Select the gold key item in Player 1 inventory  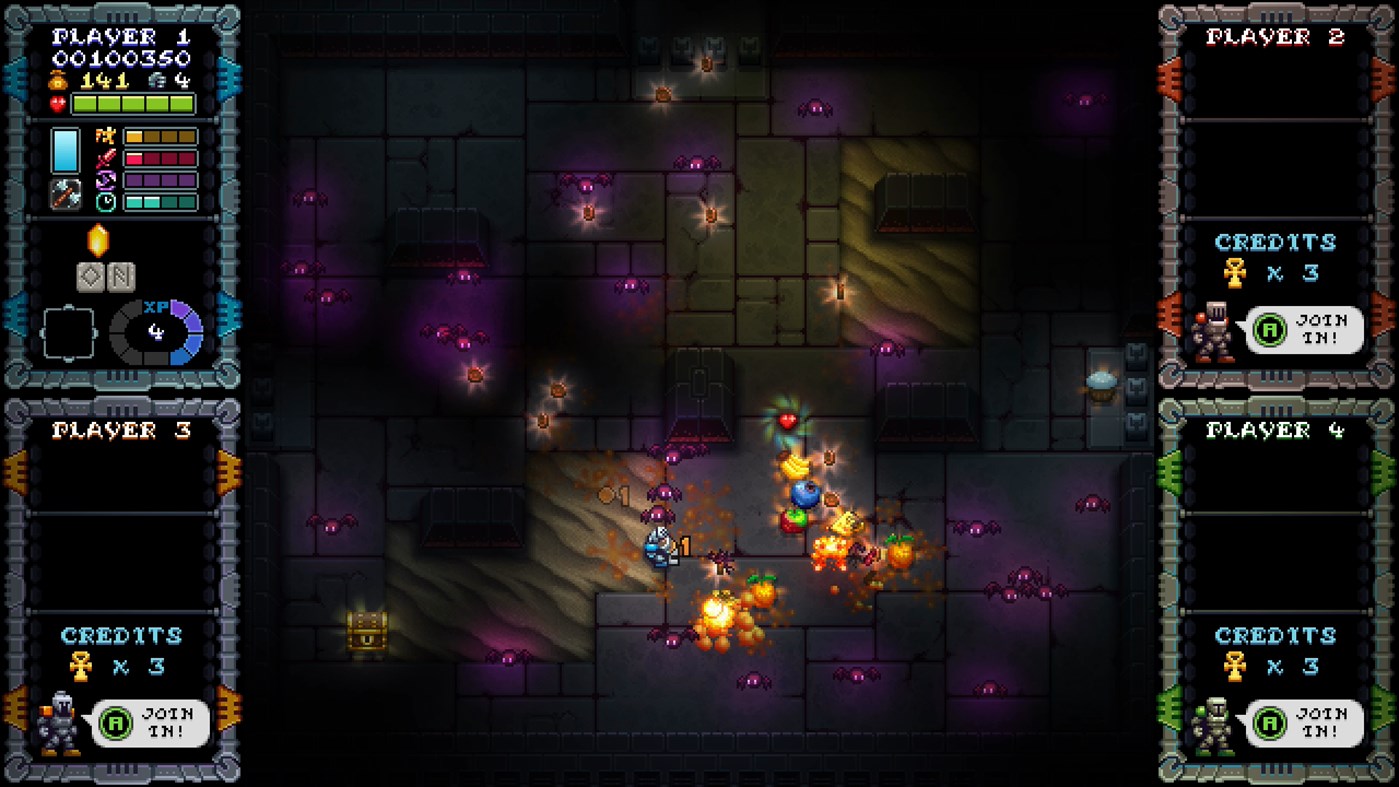98,241
